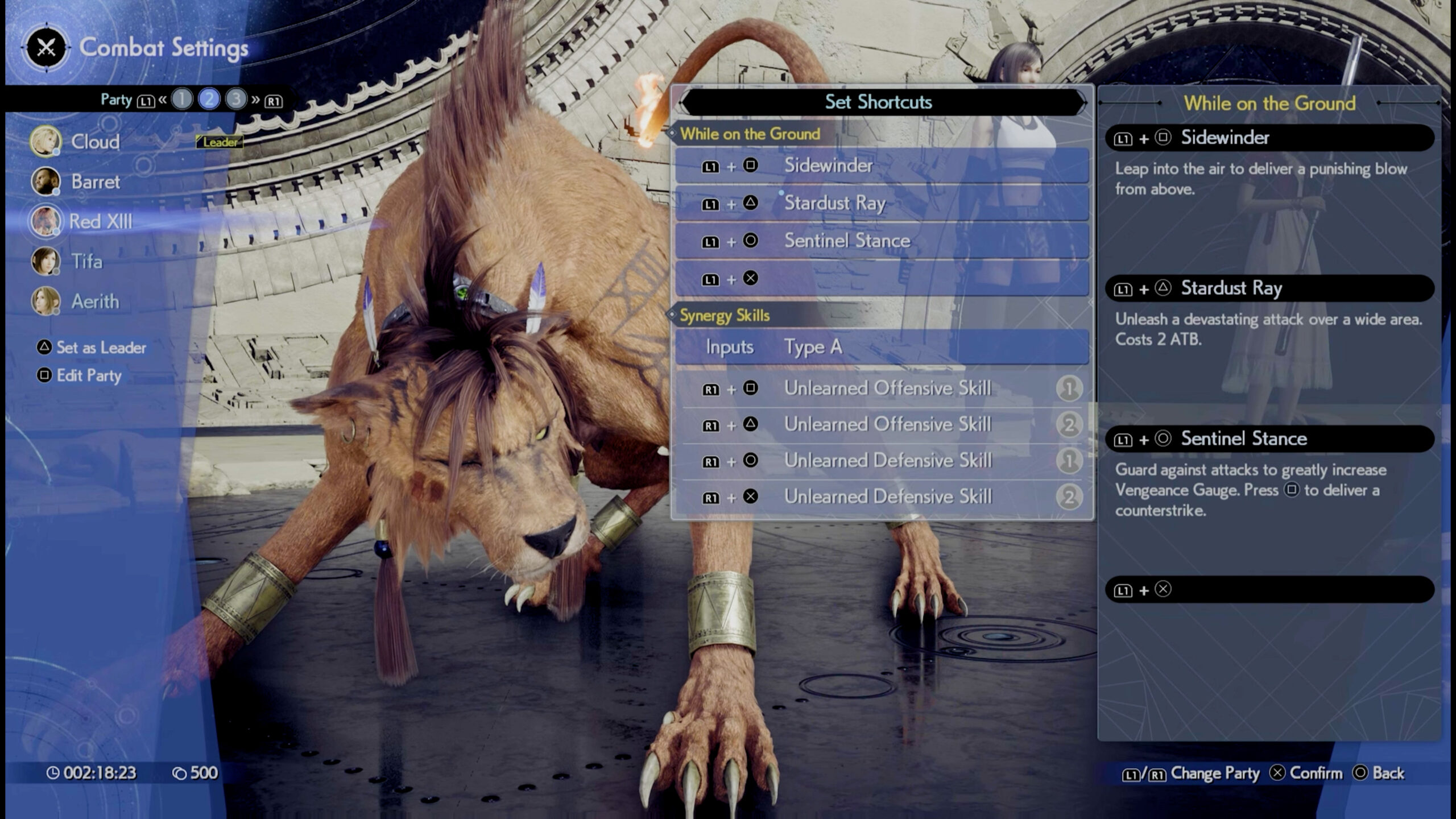Select the Sidewinder shortcut row
This screenshot has height=819, width=1456.
882,166
